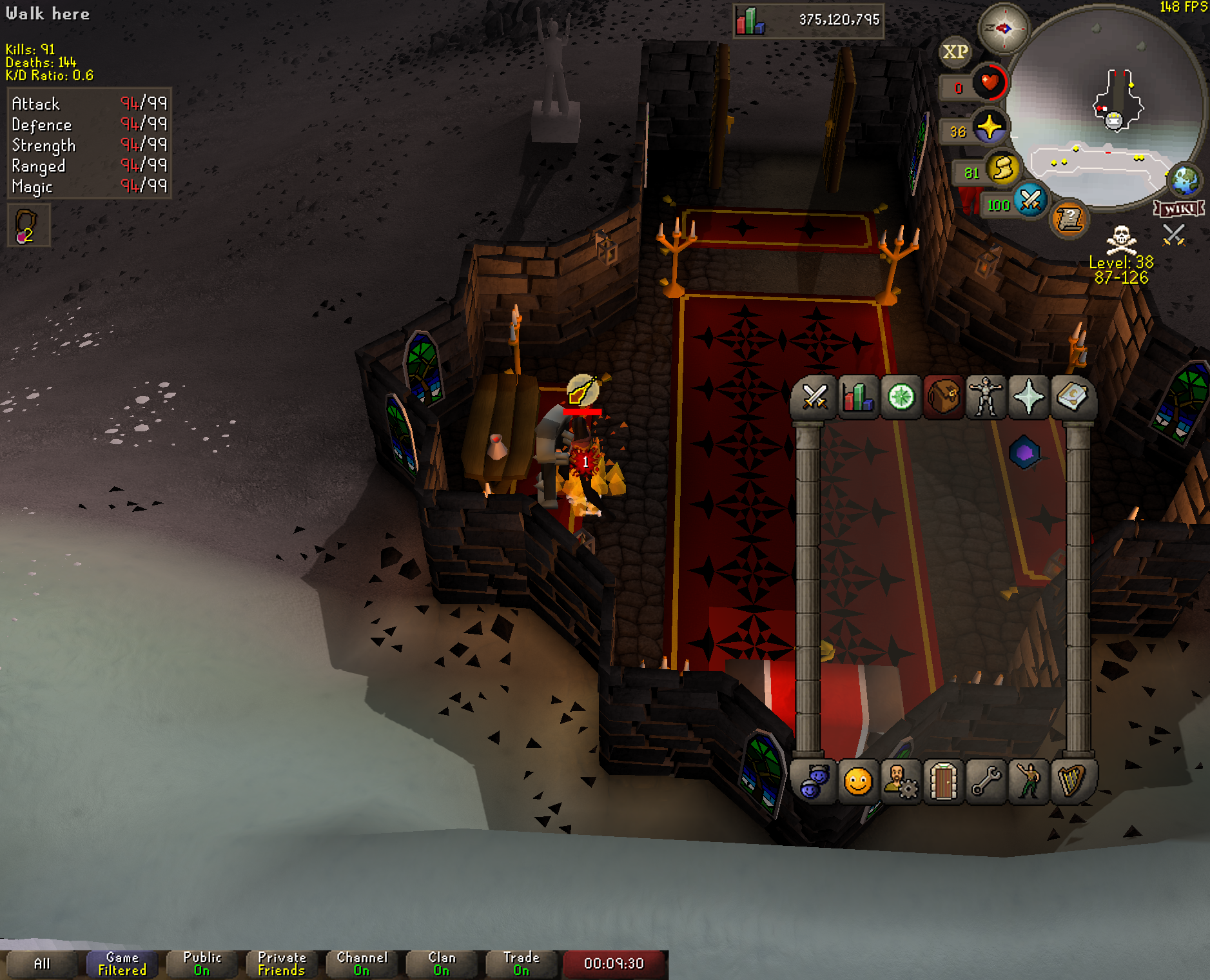
Task: Open the Quest List tab
Action: click(x=901, y=397)
